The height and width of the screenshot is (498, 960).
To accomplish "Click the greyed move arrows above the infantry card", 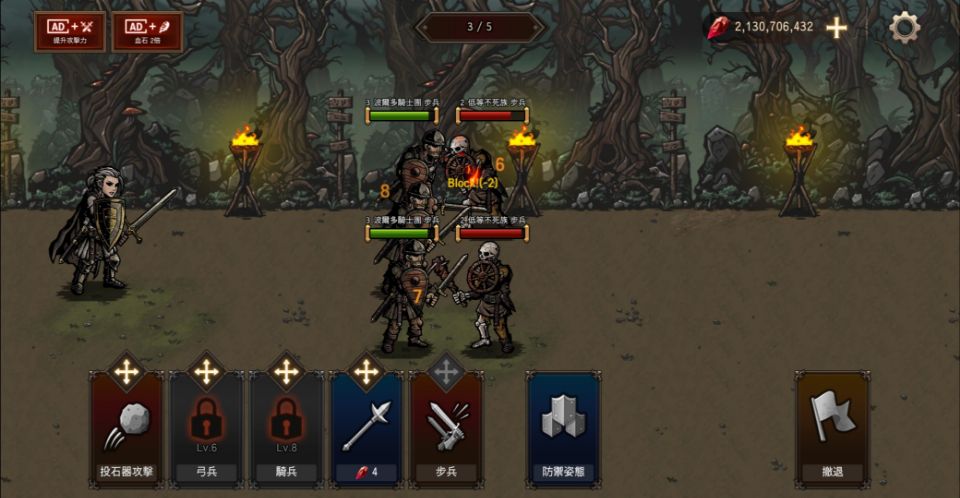I will point(446,372).
